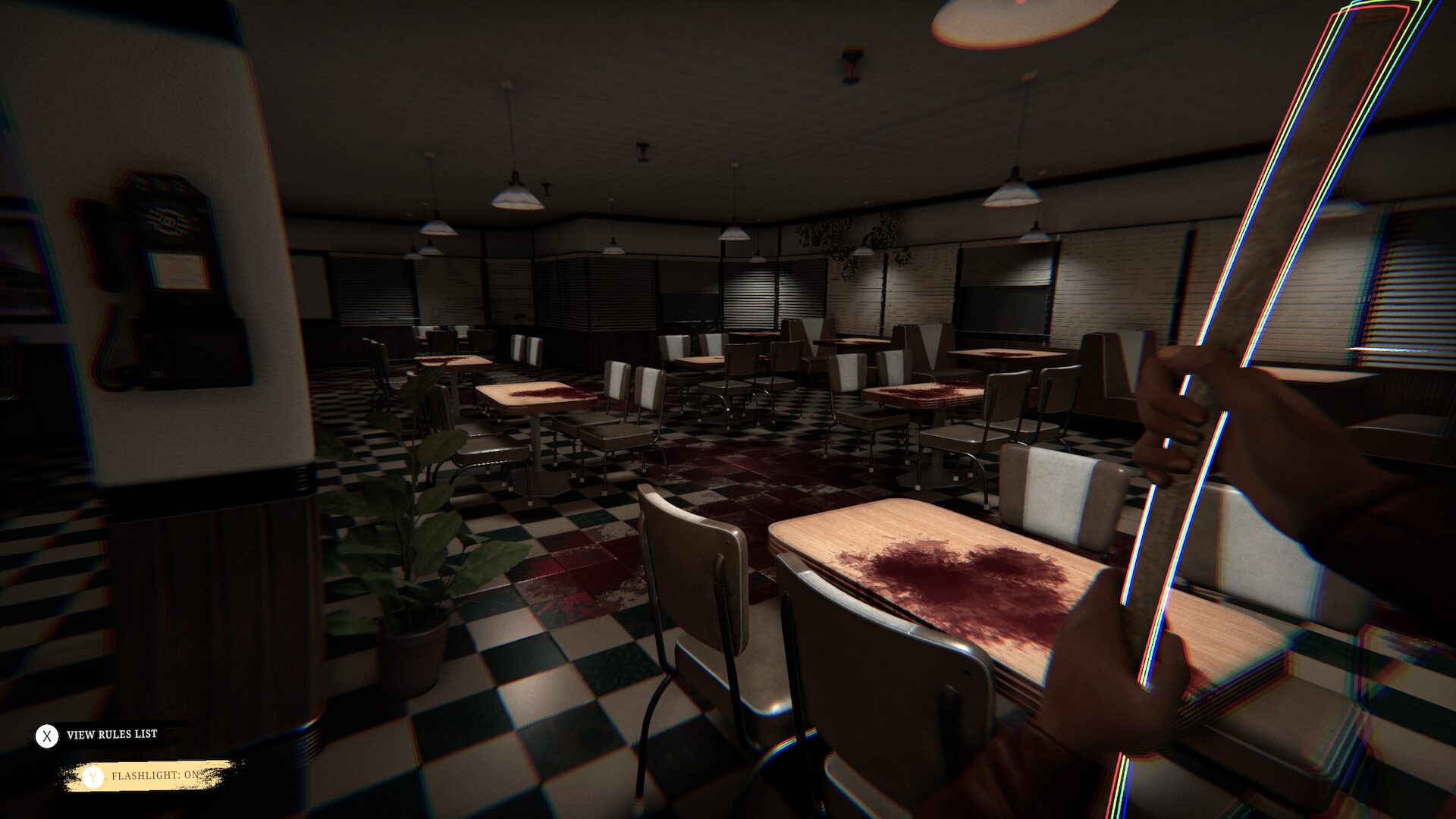Screen dimensions: 1456x819
Task: Open the rules list
Action: 112,733
